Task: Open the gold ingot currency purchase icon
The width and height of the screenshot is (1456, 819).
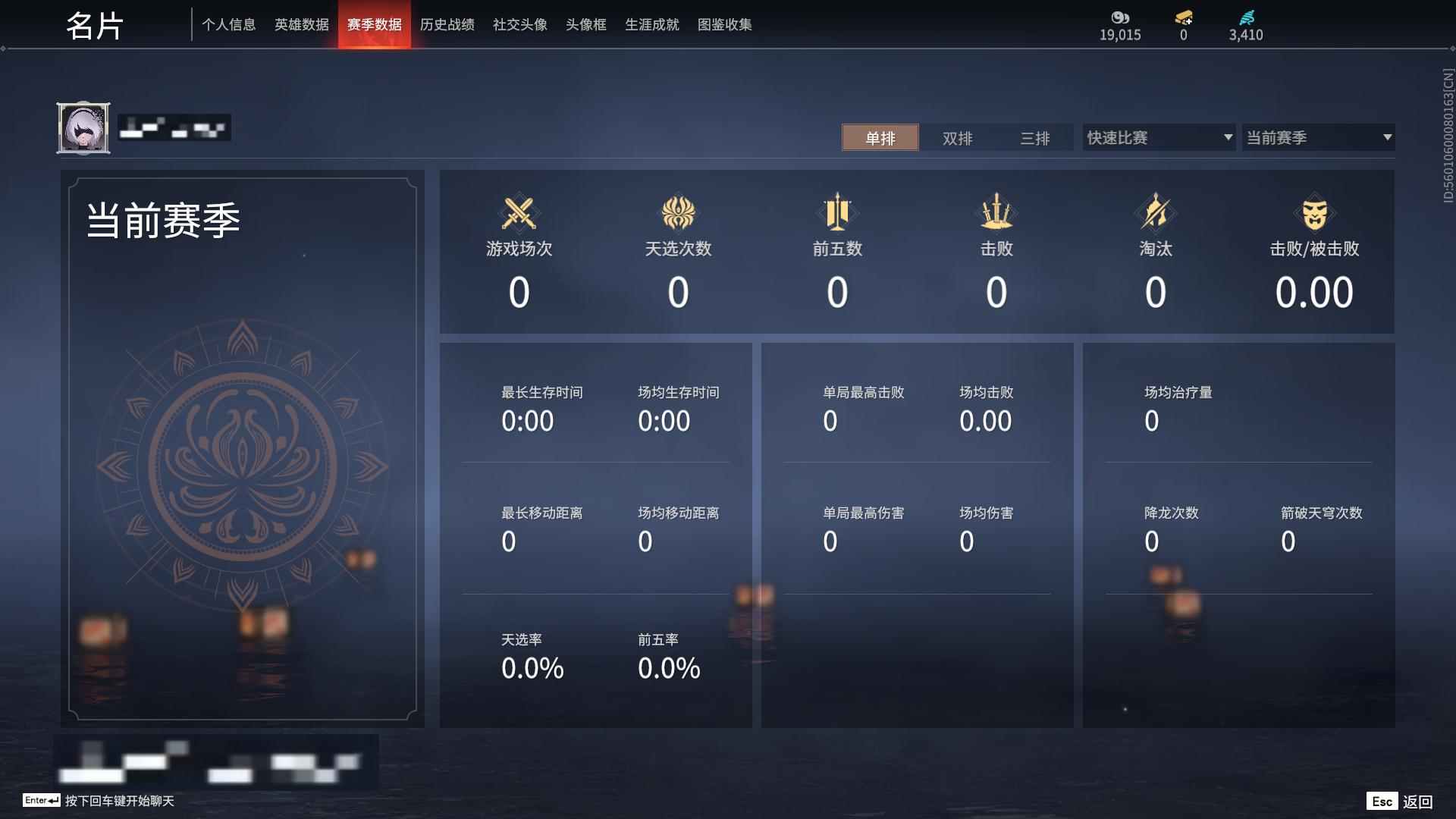Action: click(x=1183, y=17)
